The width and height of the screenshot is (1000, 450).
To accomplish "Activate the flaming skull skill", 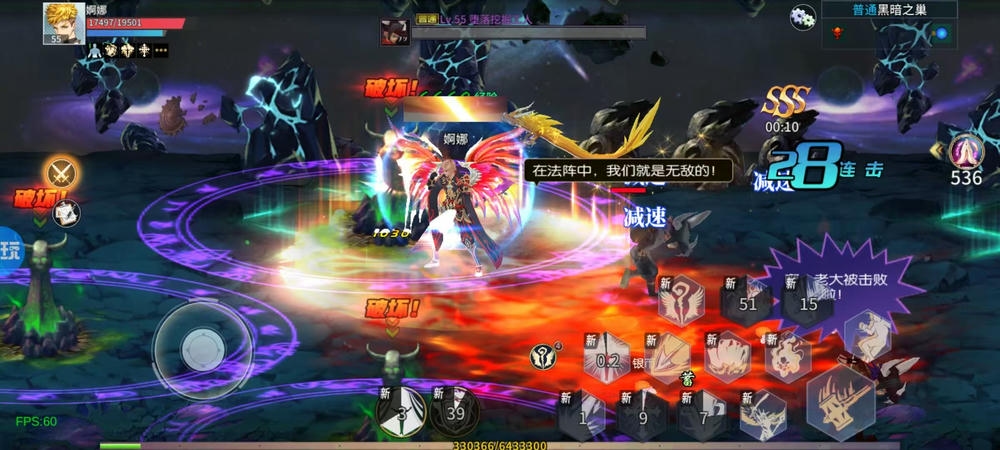I will tap(787, 357).
